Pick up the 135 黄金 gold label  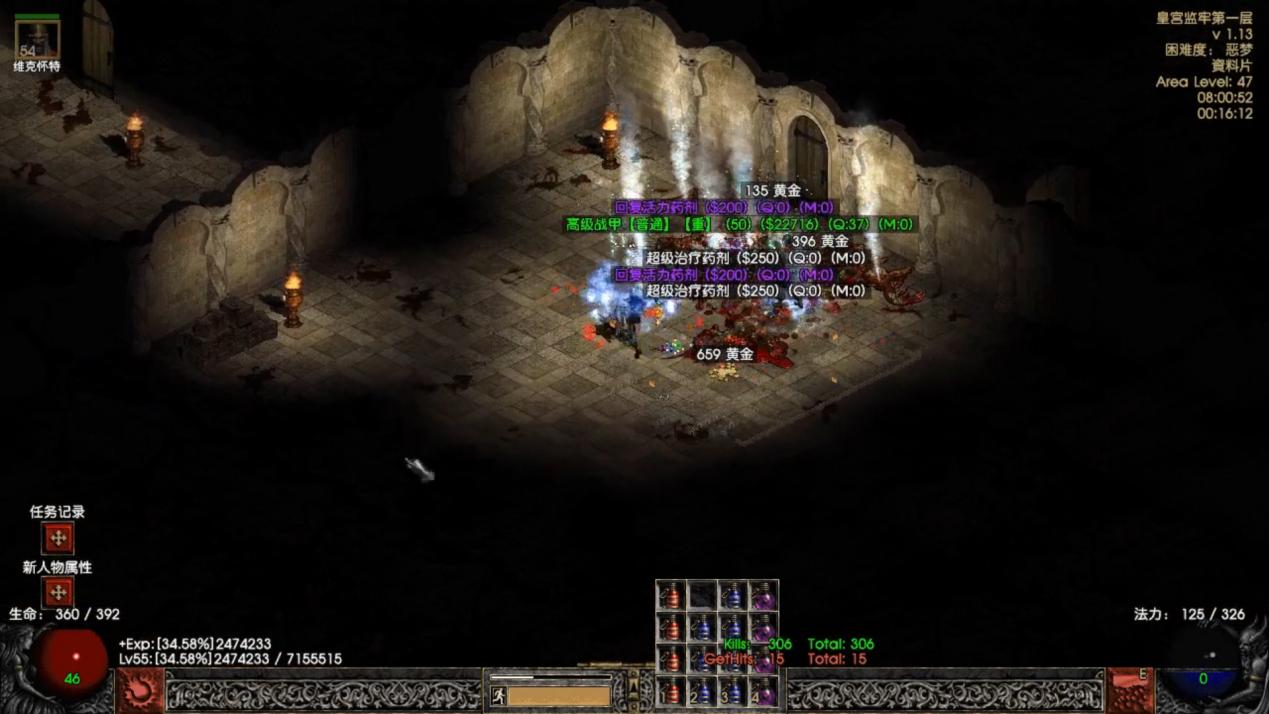772,190
